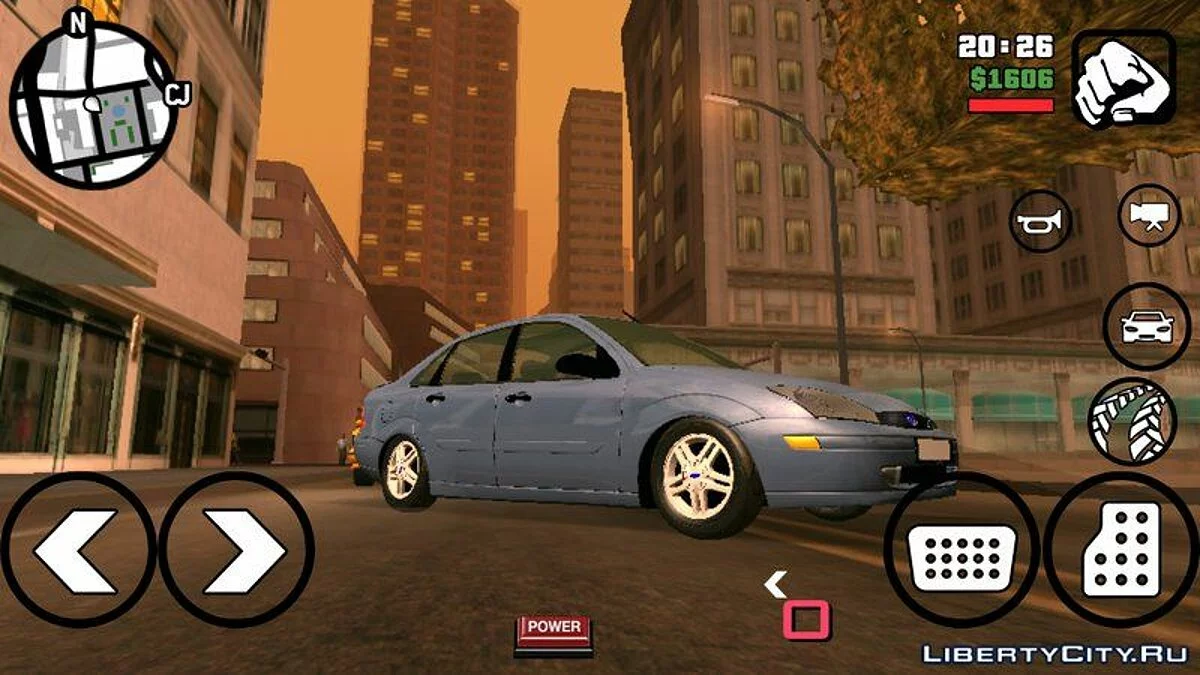Viewport: 1200px width, 675px height.
Task: Tap the accelerator pedal button
Action: (x=1121, y=550)
